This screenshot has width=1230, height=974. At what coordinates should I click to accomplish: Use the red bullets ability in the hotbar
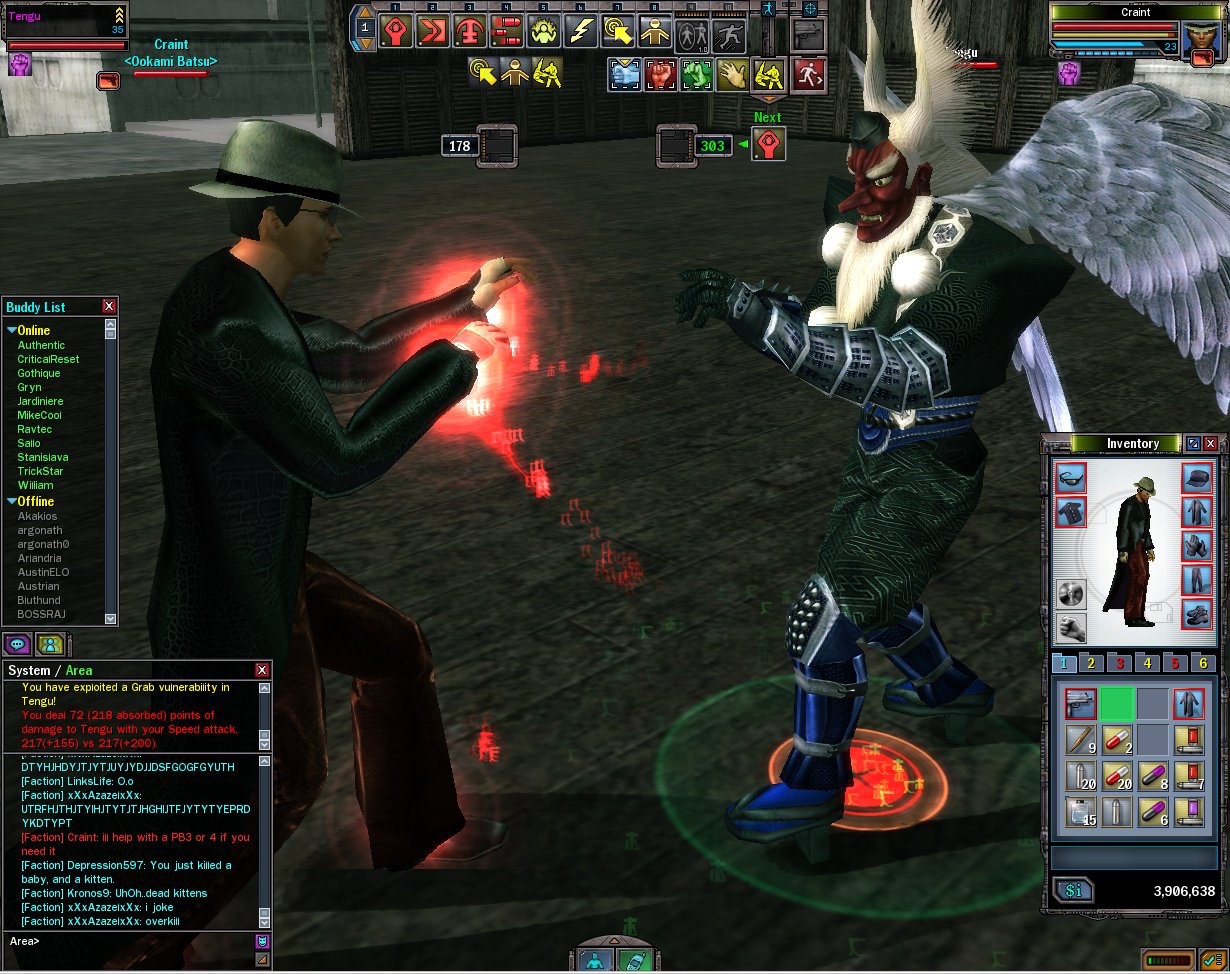click(x=508, y=32)
